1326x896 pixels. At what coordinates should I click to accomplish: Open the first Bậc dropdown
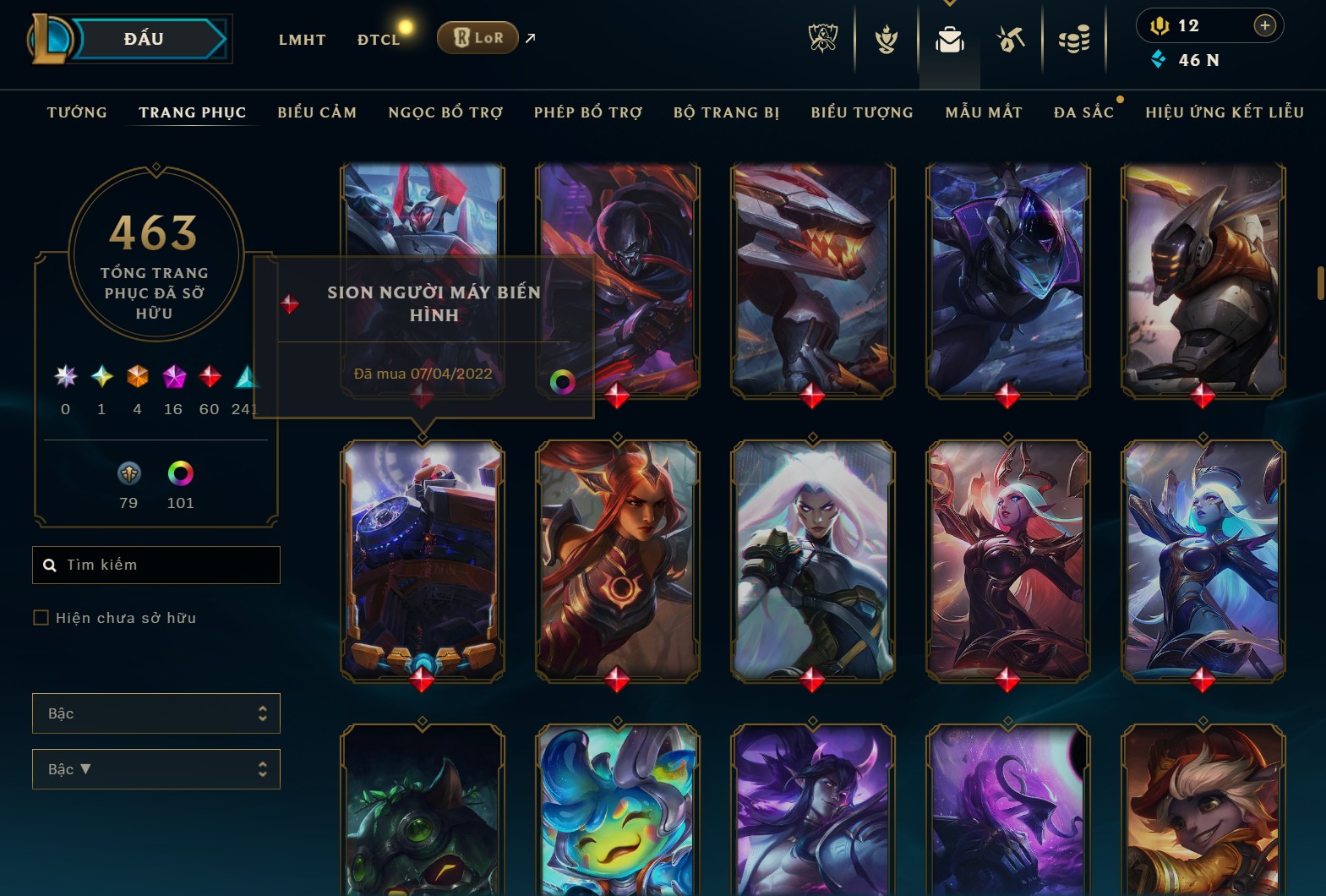pos(156,713)
